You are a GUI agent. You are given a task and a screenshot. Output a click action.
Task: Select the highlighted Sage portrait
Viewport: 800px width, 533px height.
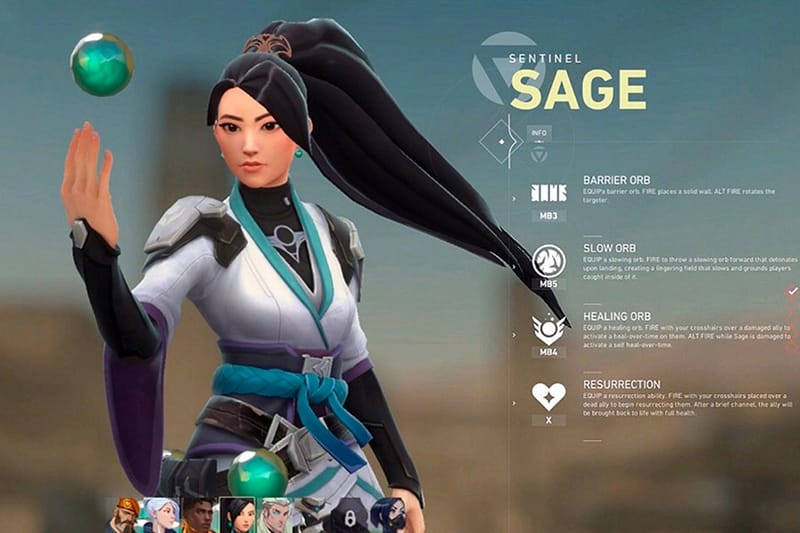coord(237,515)
